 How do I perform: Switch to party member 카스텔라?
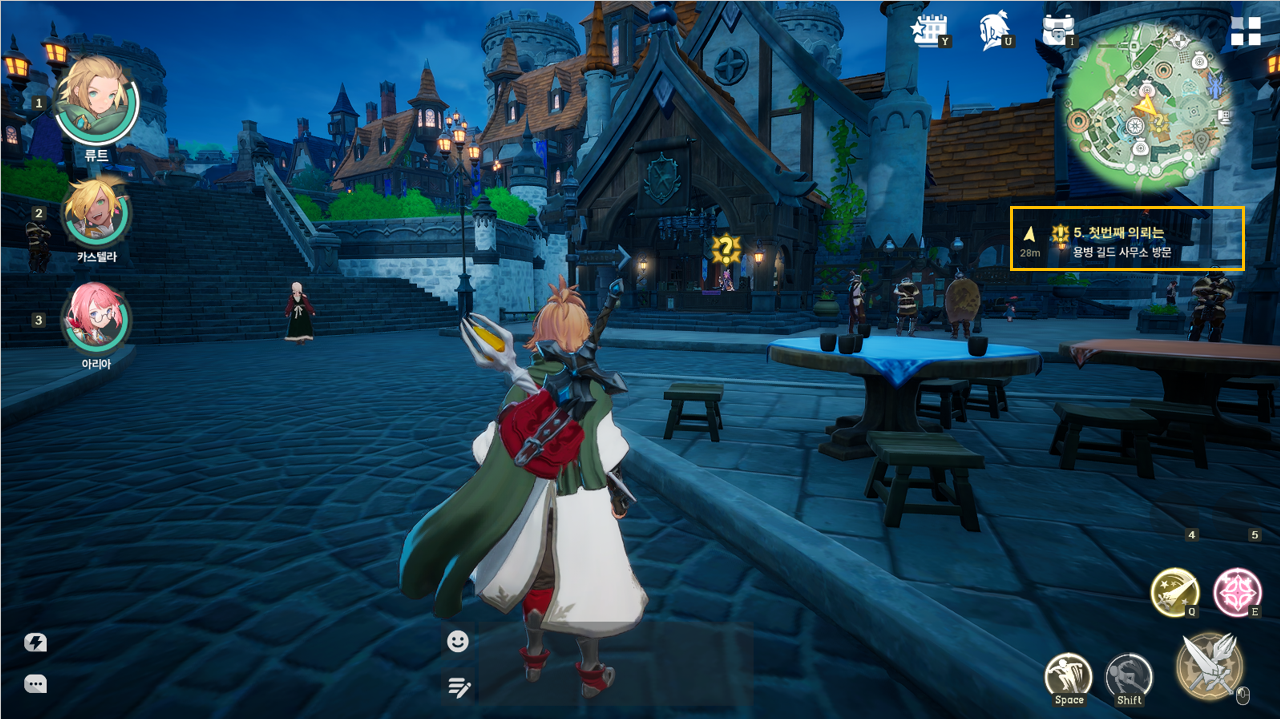click(96, 213)
